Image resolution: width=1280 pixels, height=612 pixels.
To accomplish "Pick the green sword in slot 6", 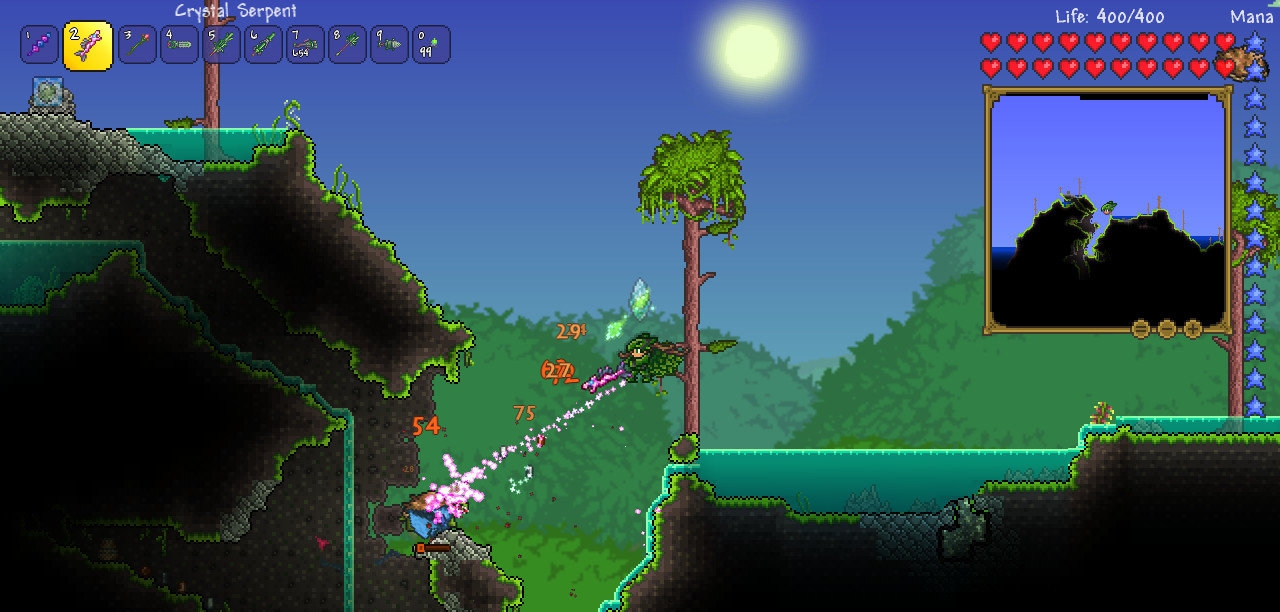I will [263, 45].
